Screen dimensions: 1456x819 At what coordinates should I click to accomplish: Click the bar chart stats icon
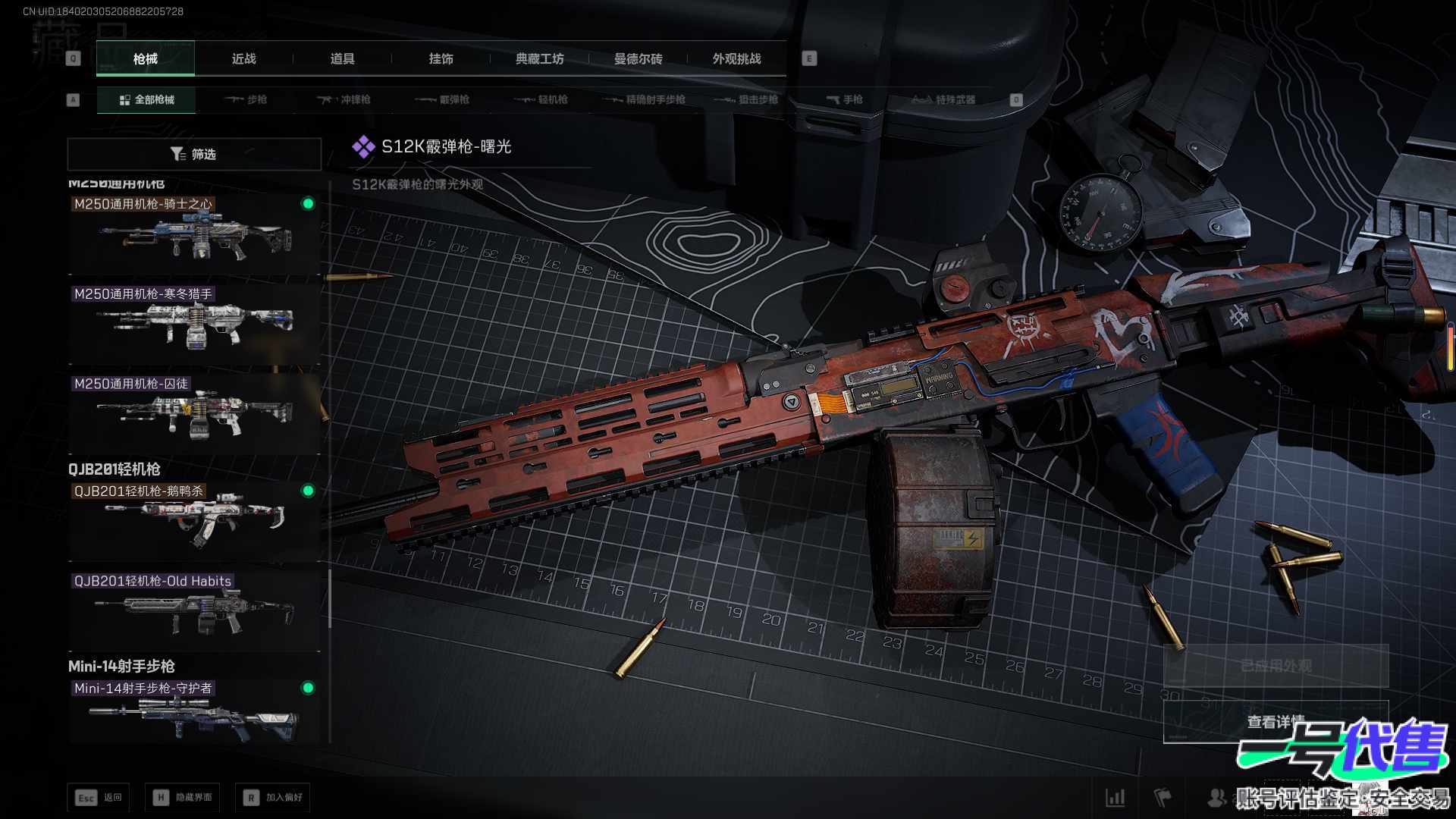pyautogui.click(x=1115, y=797)
